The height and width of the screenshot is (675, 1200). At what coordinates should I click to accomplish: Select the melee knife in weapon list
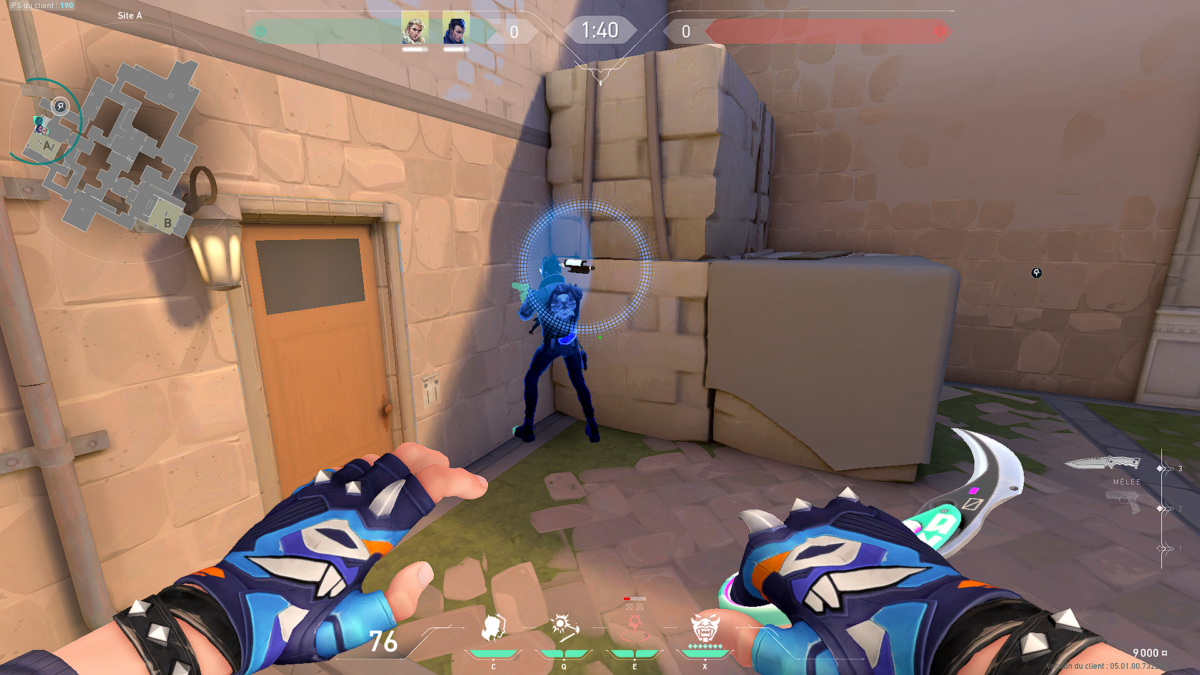(x=1102, y=463)
